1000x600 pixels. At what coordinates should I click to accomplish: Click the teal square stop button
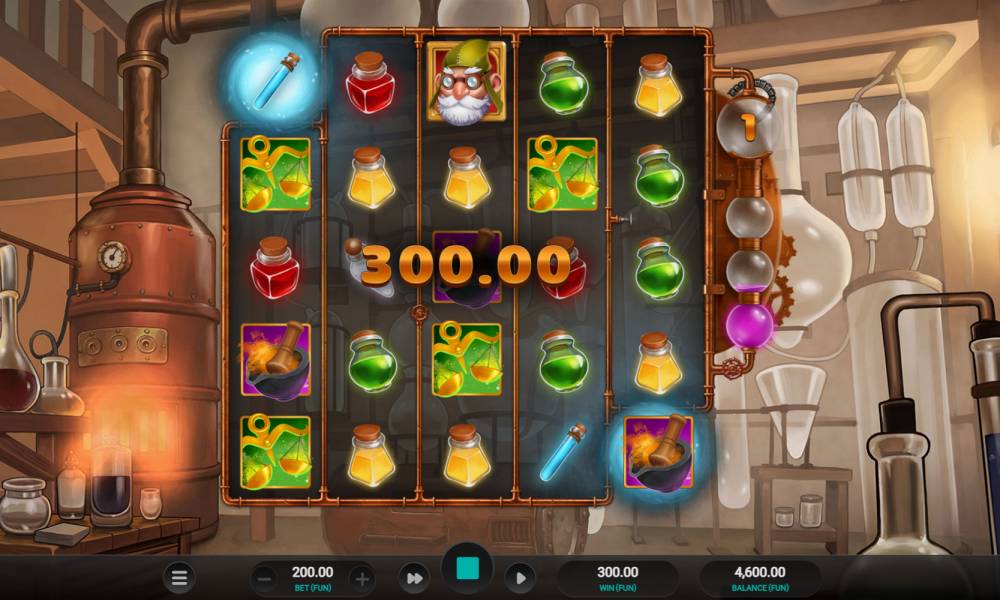point(467,570)
